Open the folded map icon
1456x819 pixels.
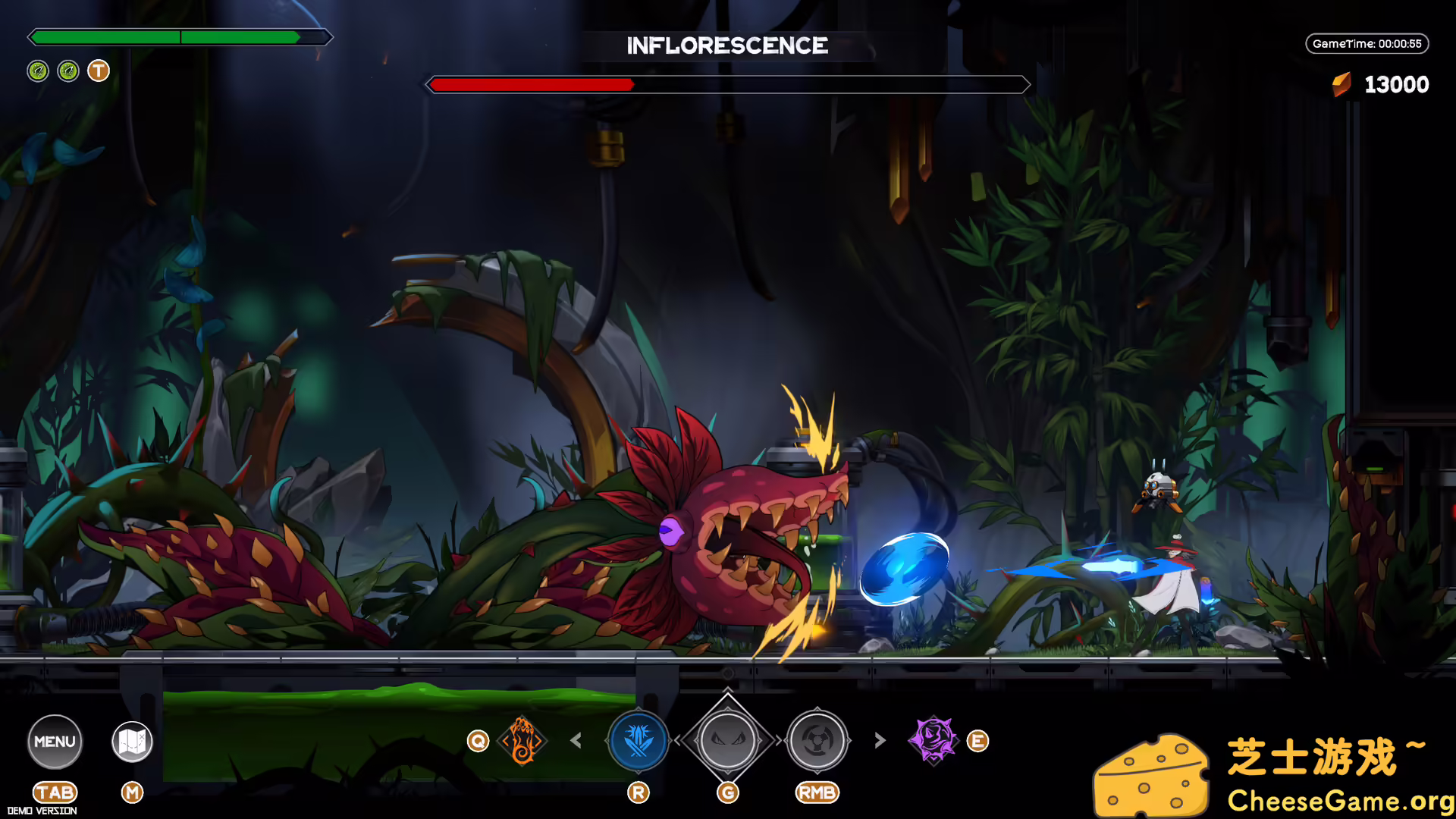(x=132, y=741)
